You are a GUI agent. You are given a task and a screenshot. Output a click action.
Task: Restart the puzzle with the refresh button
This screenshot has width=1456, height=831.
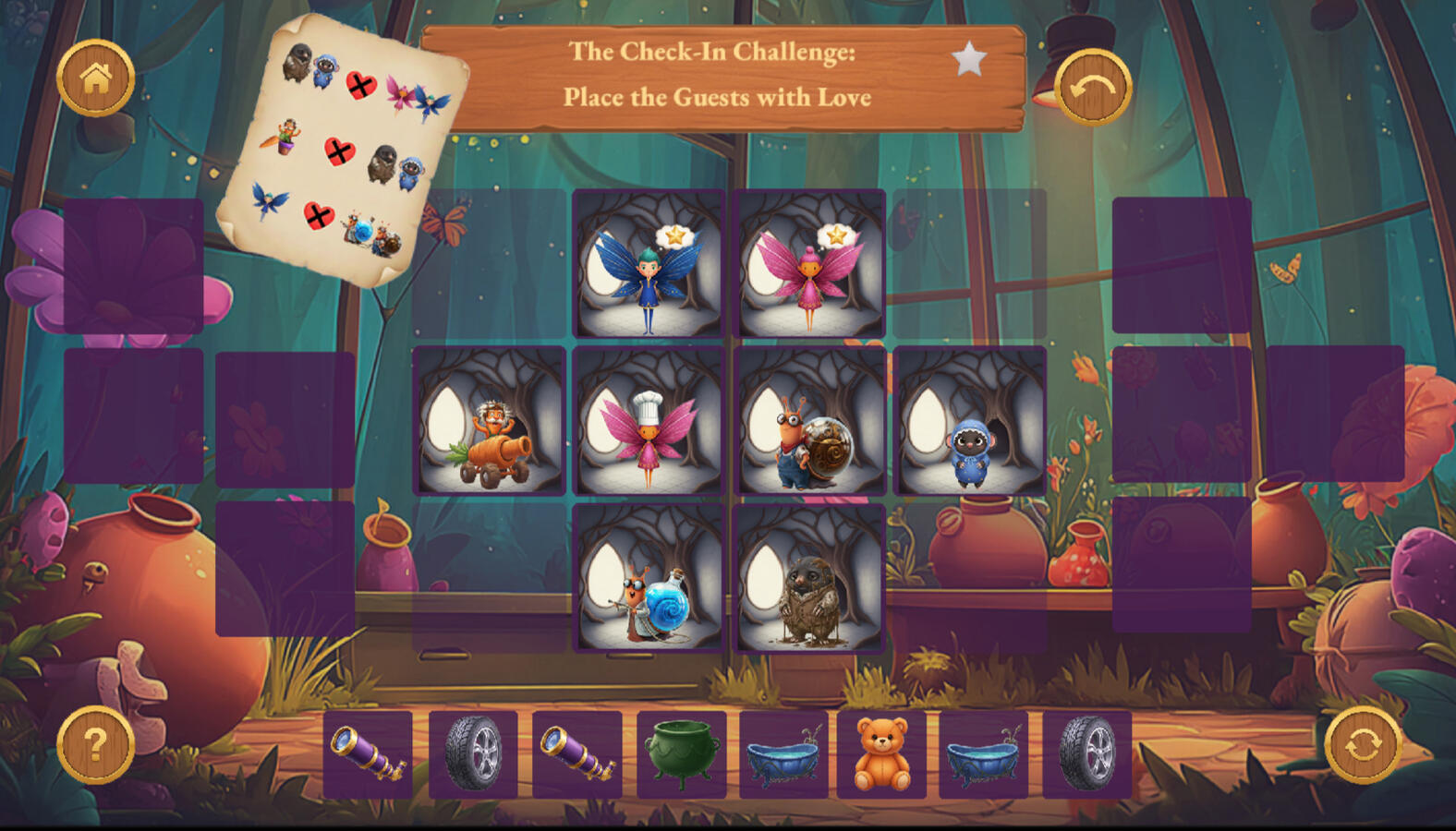[x=1363, y=744]
